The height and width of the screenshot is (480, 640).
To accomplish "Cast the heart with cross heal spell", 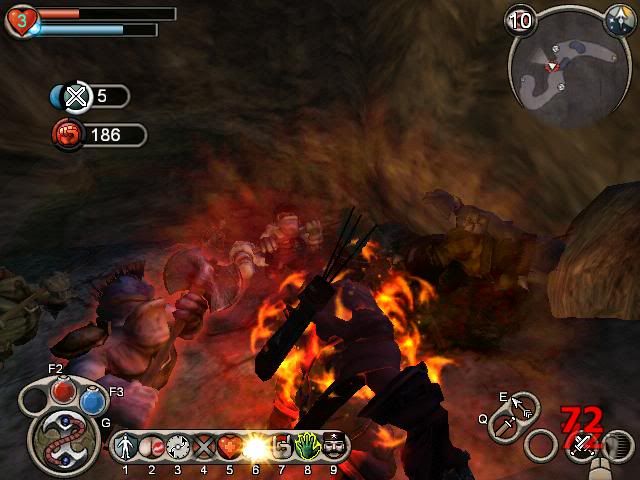I will tap(230, 447).
